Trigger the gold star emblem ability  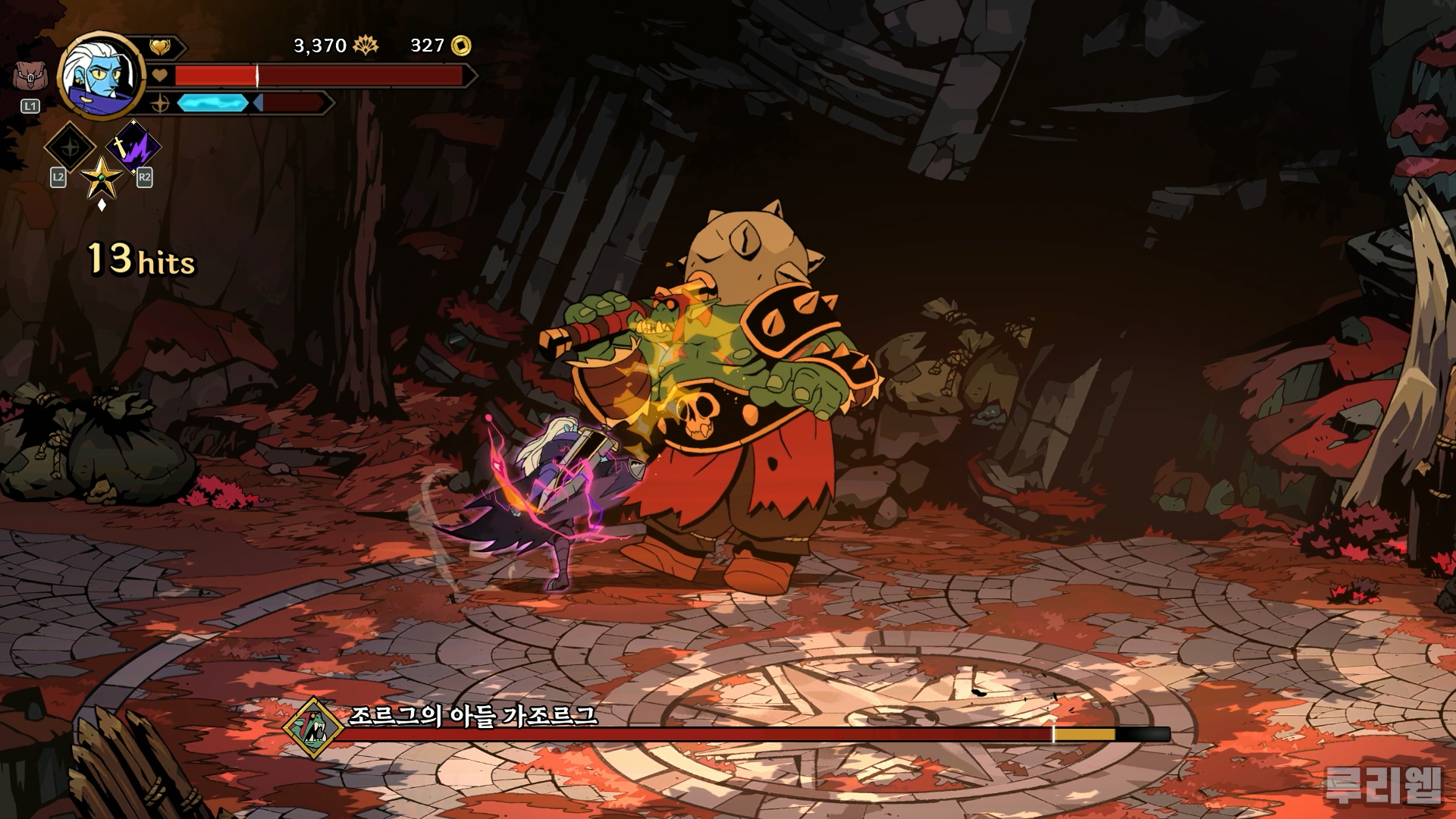pos(102,177)
